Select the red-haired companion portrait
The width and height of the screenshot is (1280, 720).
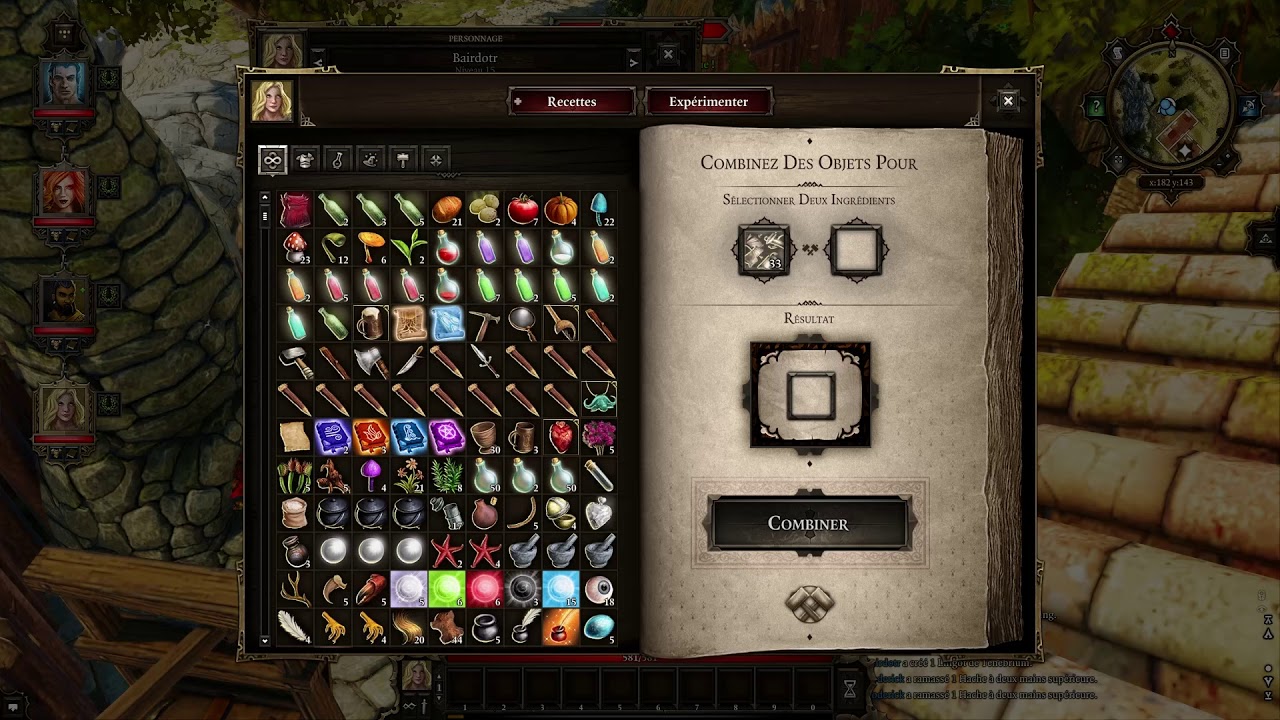[64, 190]
